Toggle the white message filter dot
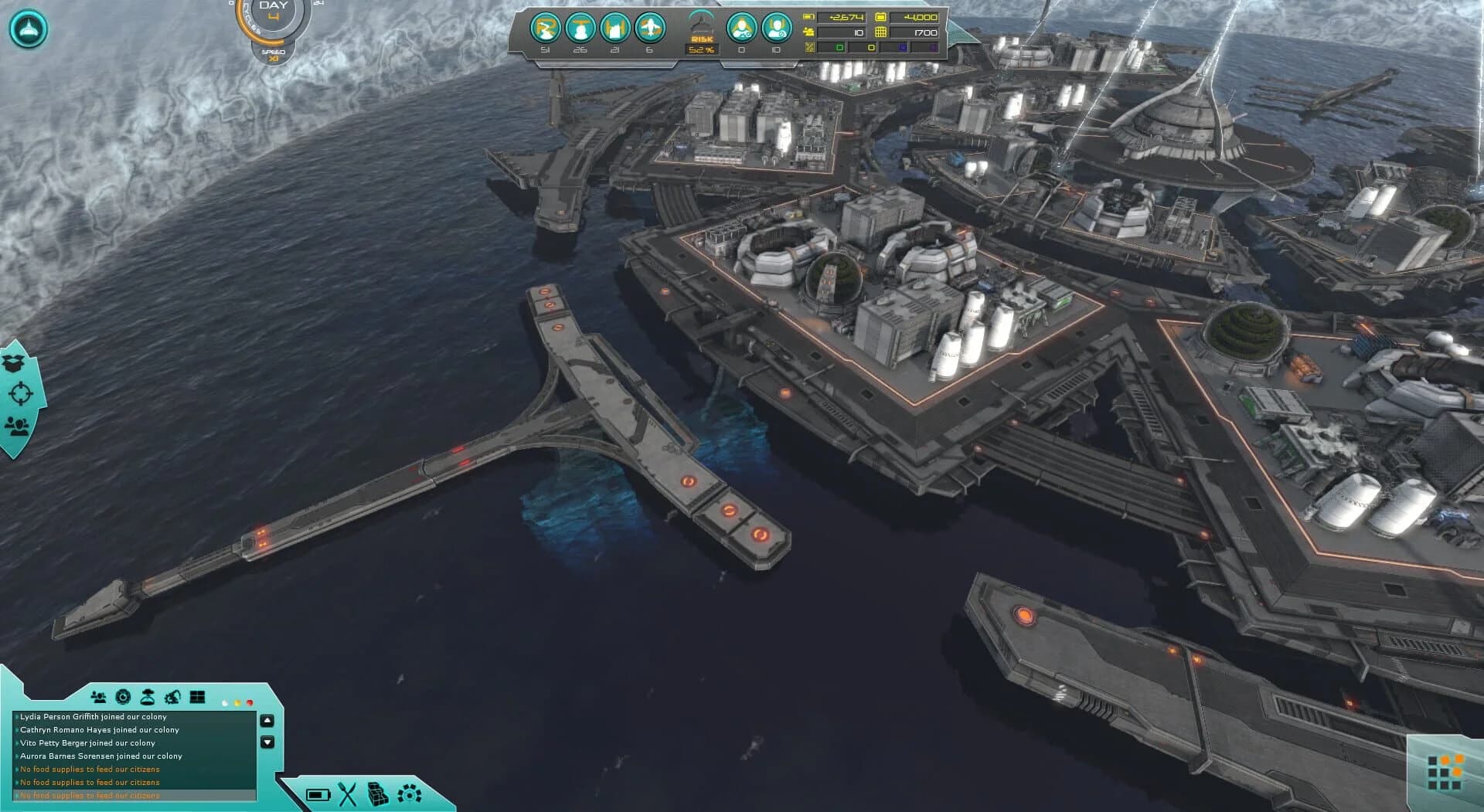 (225, 703)
